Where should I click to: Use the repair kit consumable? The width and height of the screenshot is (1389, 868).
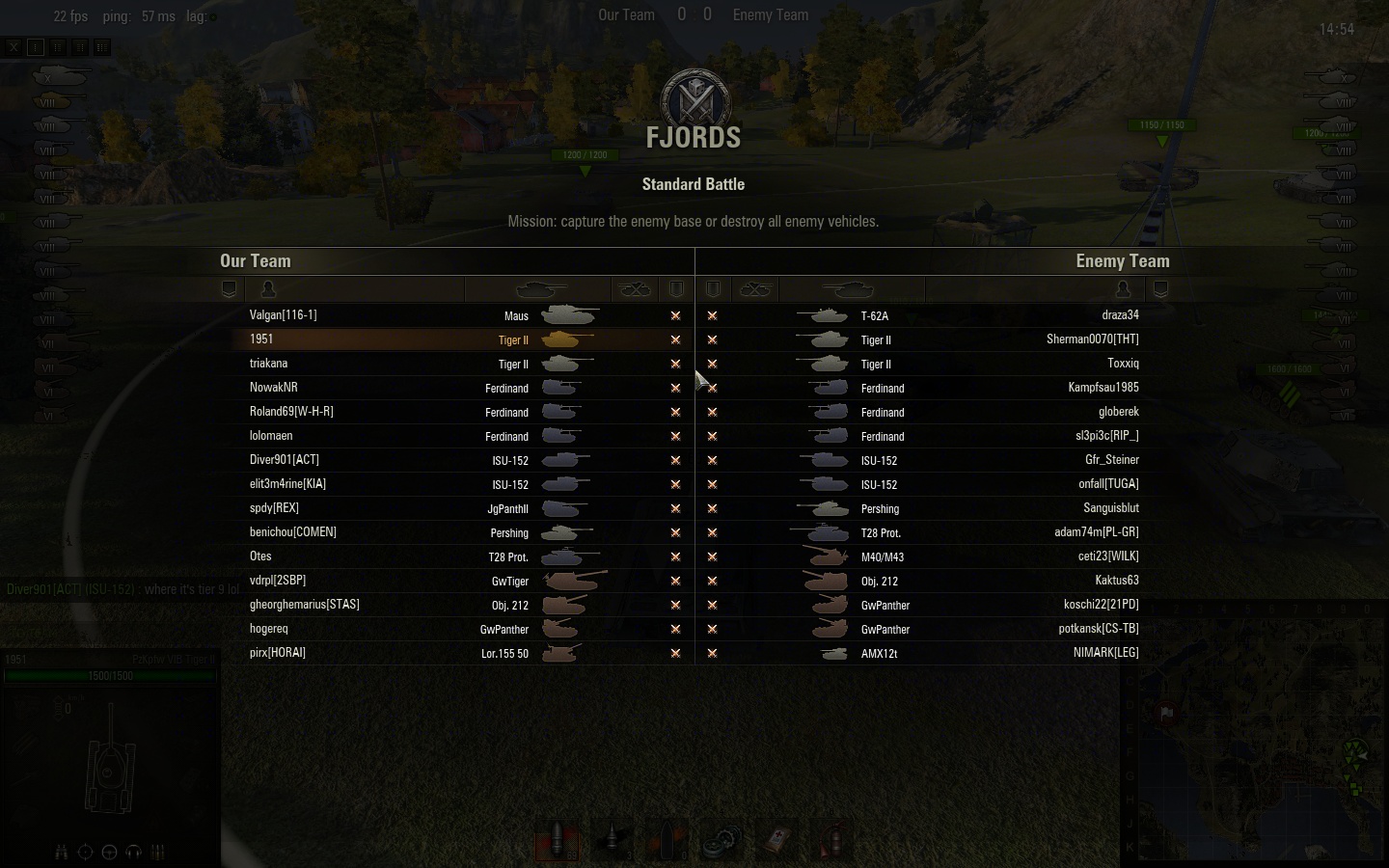[x=722, y=839]
